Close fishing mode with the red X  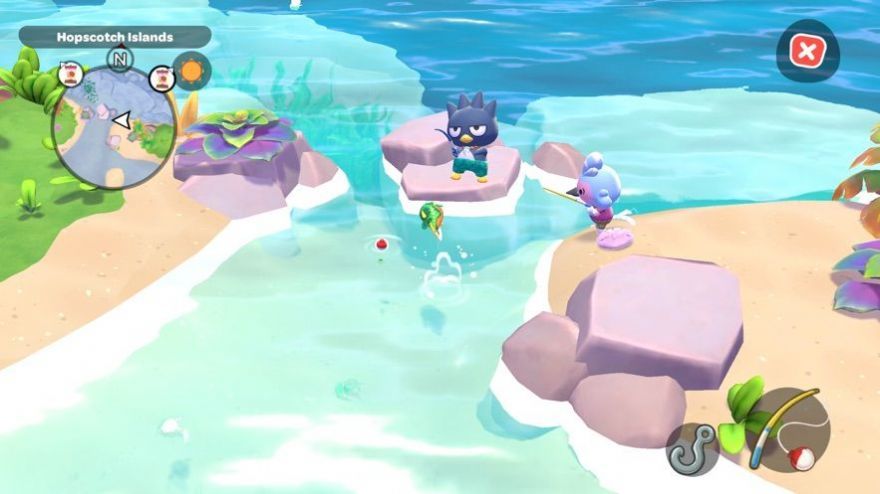tap(806, 51)
